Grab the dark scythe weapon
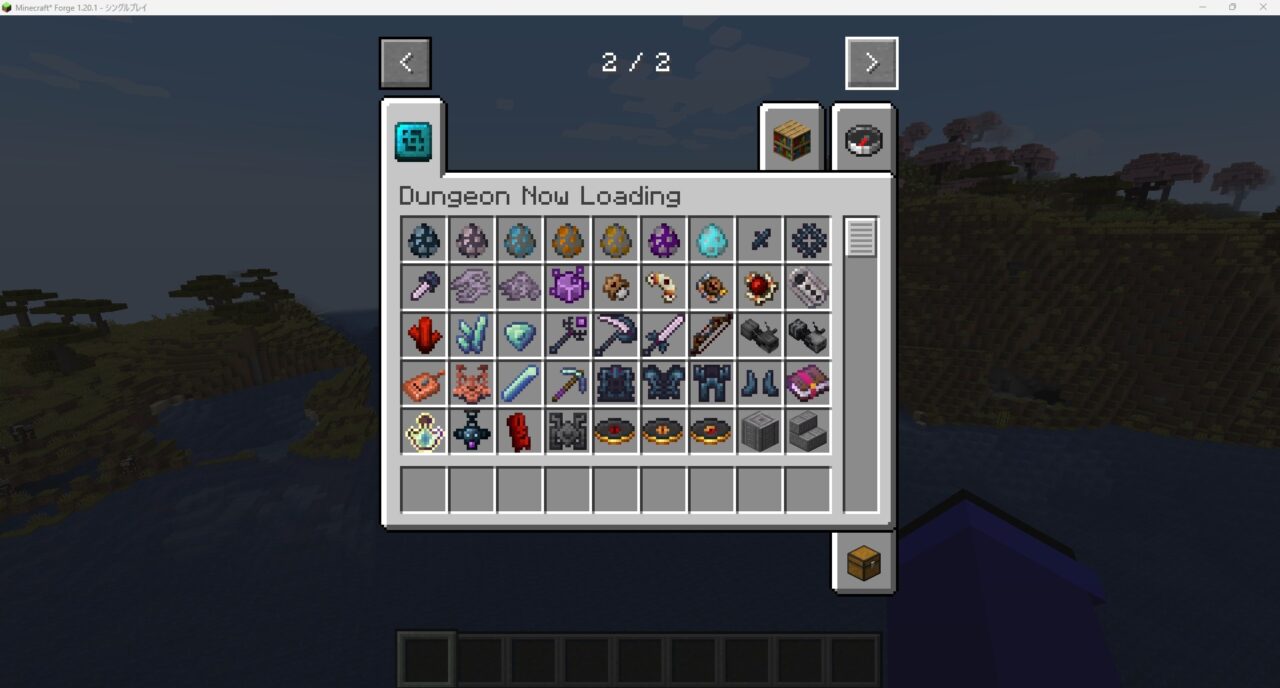 pyautogui.click(x=615, y=336)
